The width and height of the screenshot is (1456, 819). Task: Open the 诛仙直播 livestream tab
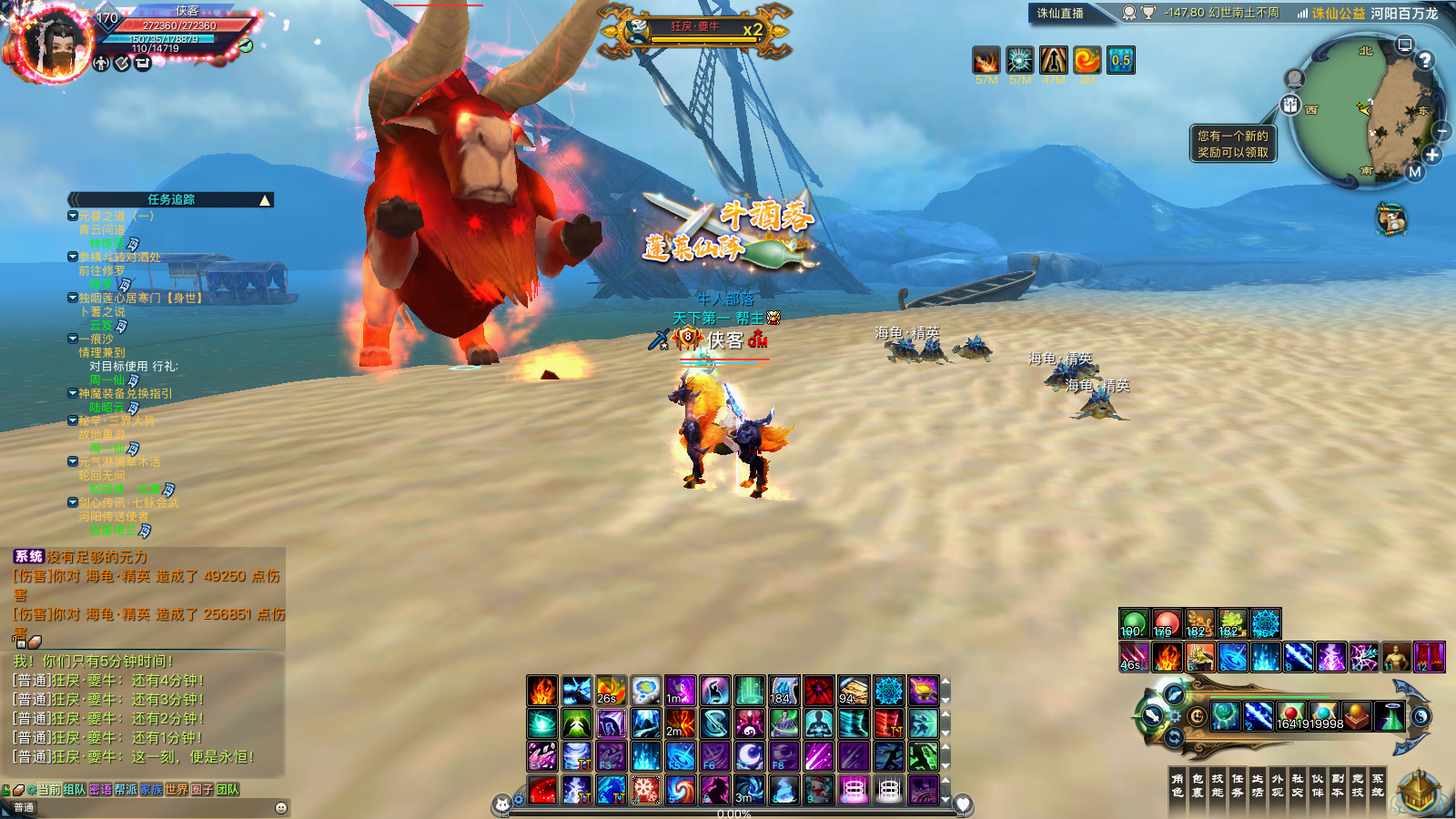tap(1060, 13)
